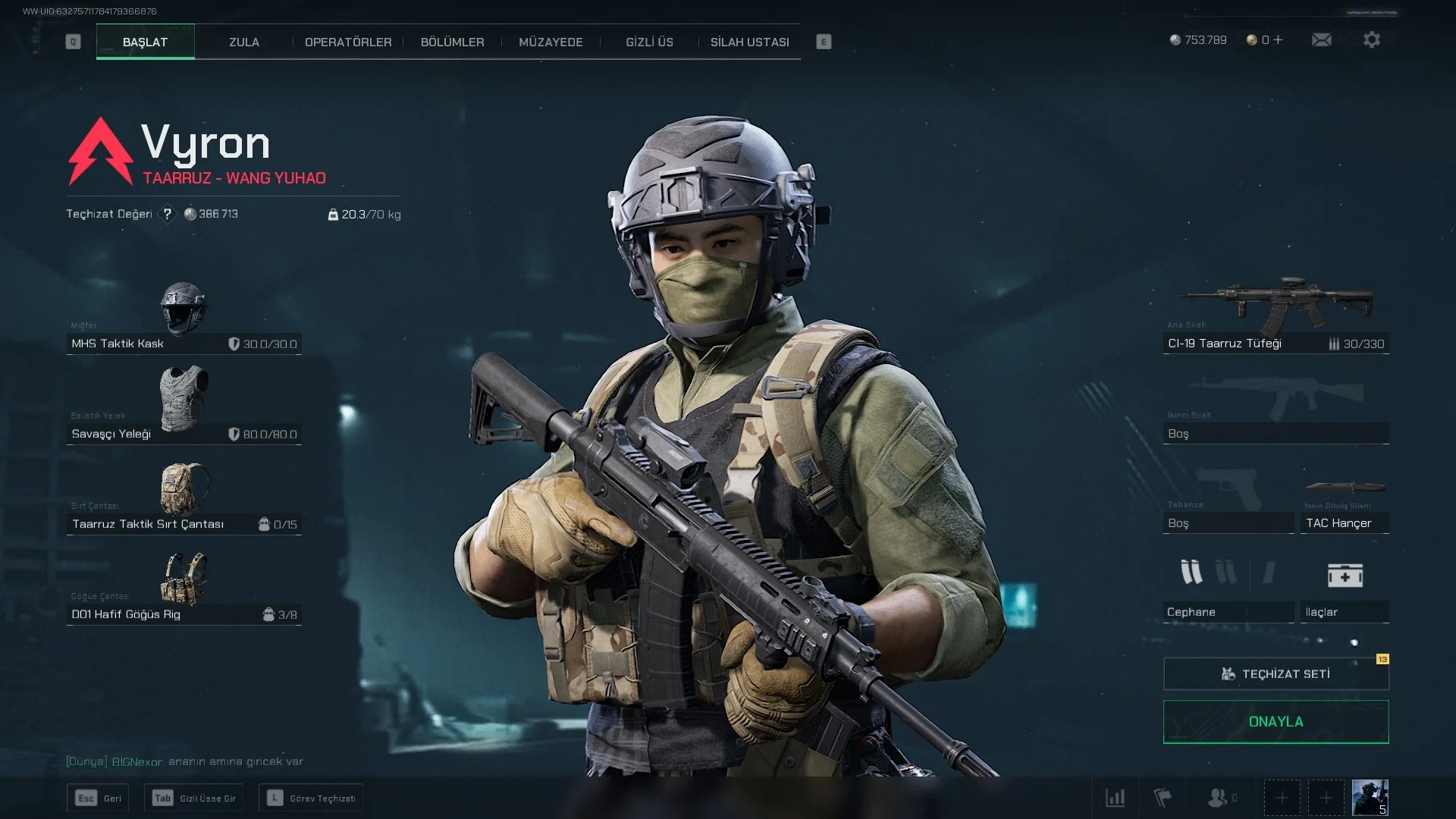Click the Geri back button
The width and height of the screenshot is (1456, 819).
pos(99,799)
